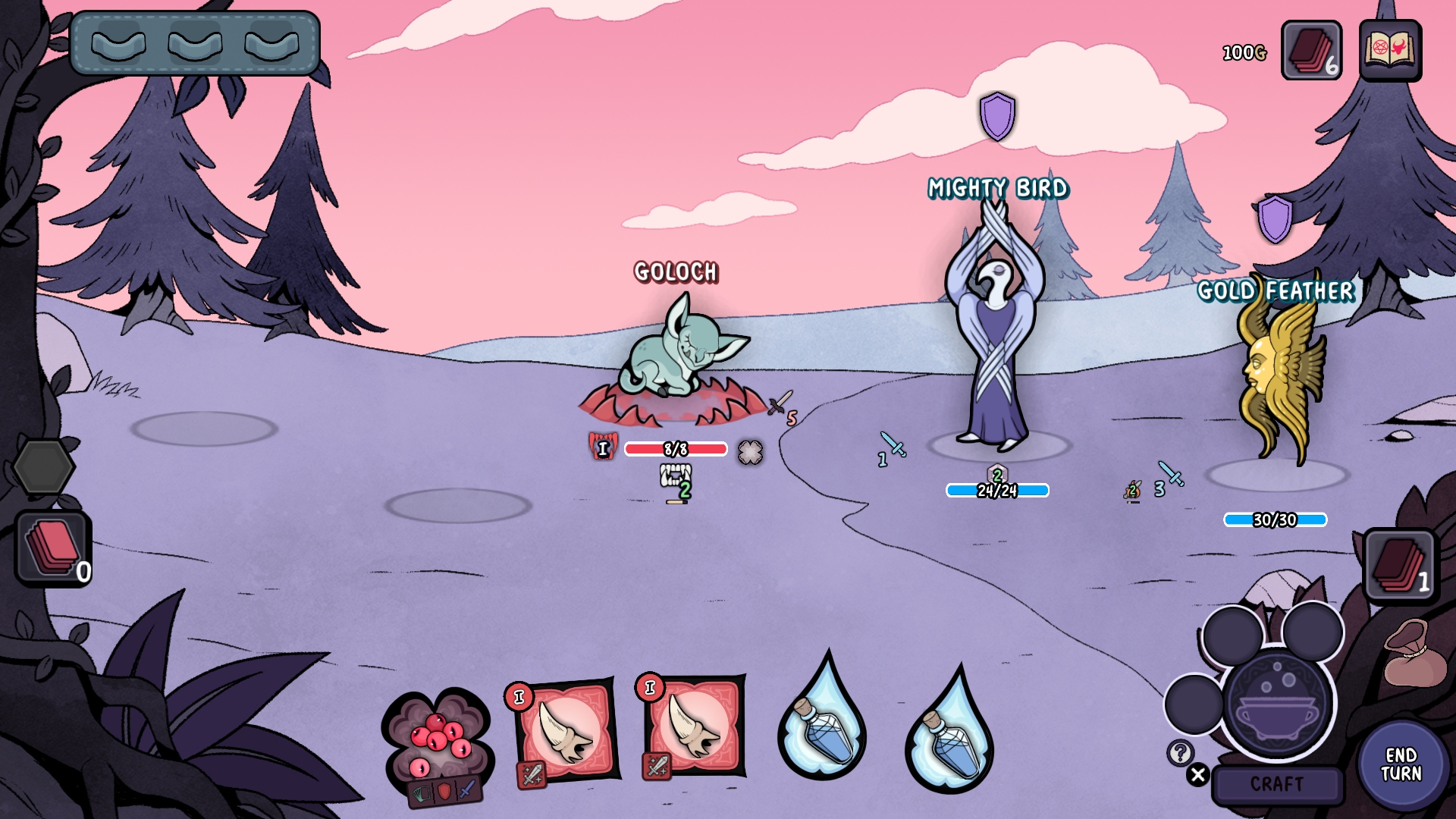Viewport: 1456px width, 819px height.
Task: Close crafting with the X button
Action: click(1198, 775)
